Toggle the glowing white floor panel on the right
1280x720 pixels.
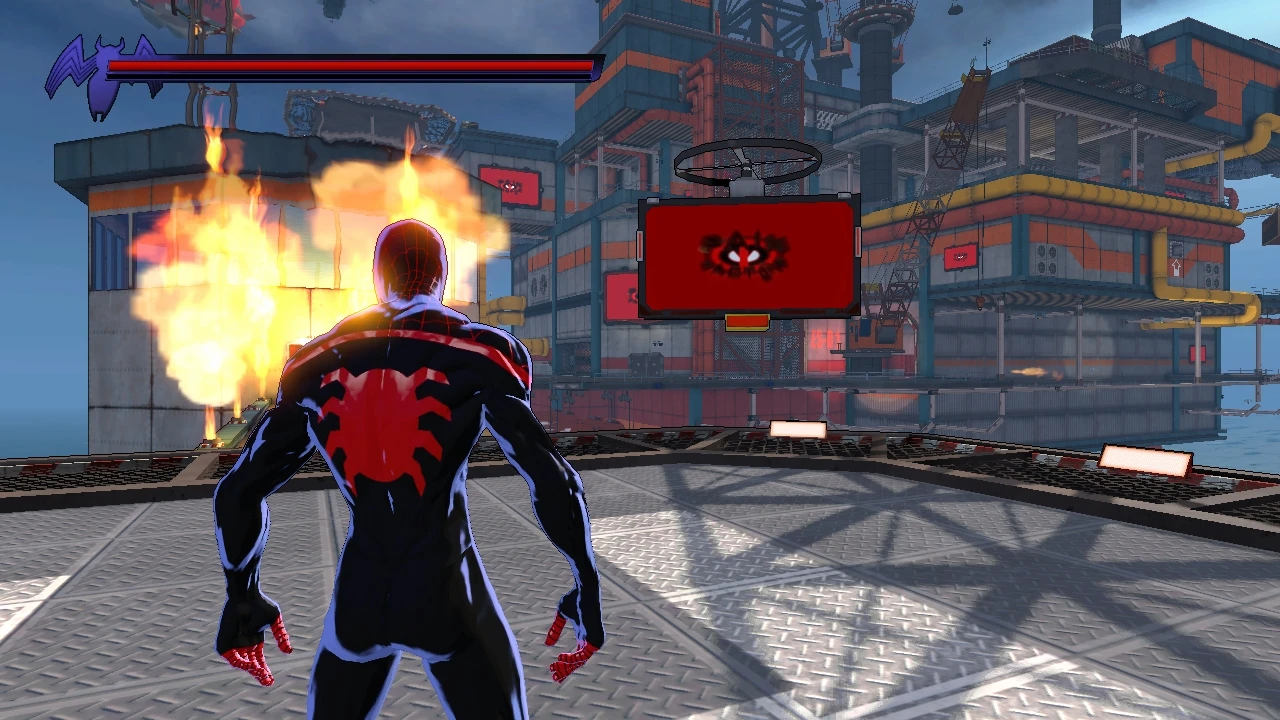tap(1146, 460)
